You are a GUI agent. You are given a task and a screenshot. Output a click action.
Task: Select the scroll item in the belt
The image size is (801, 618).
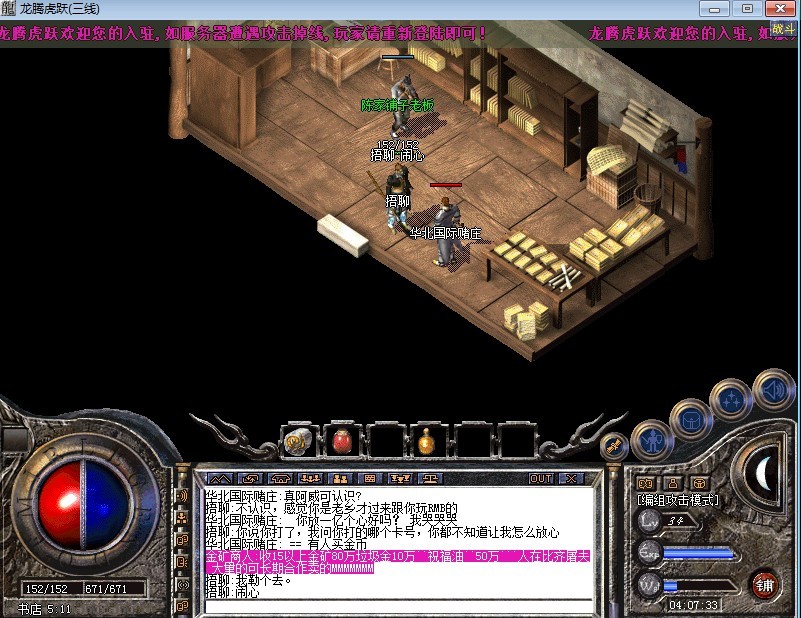point(297,439)
